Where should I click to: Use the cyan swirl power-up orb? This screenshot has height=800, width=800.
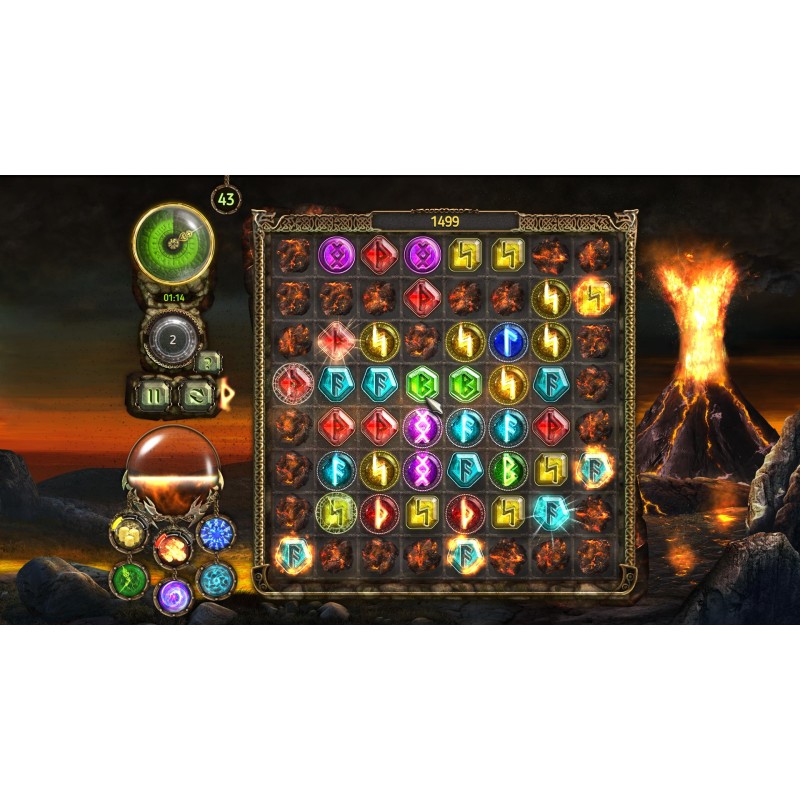click(x=215, y=578)
